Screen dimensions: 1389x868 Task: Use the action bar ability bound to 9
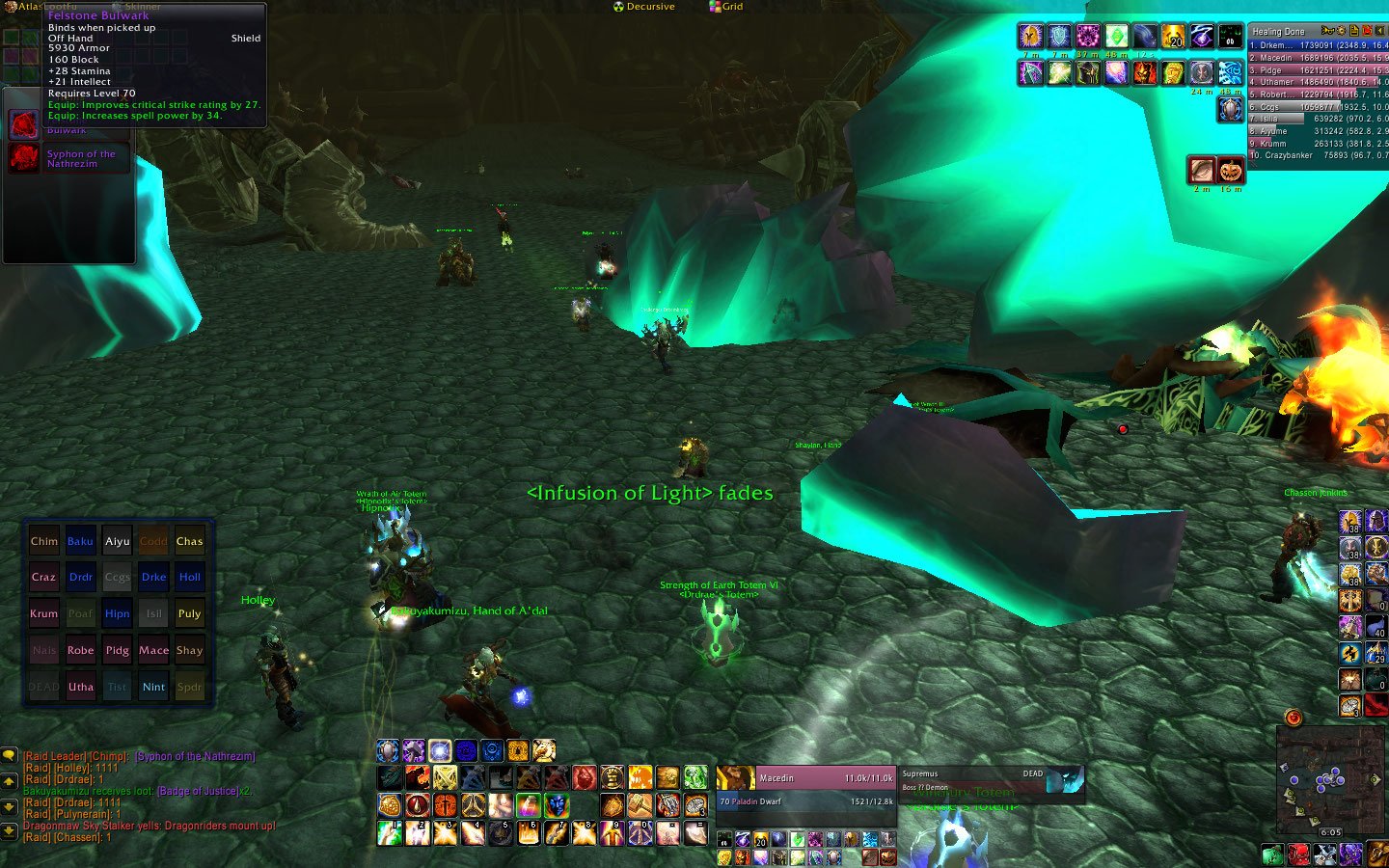[612, 832]
